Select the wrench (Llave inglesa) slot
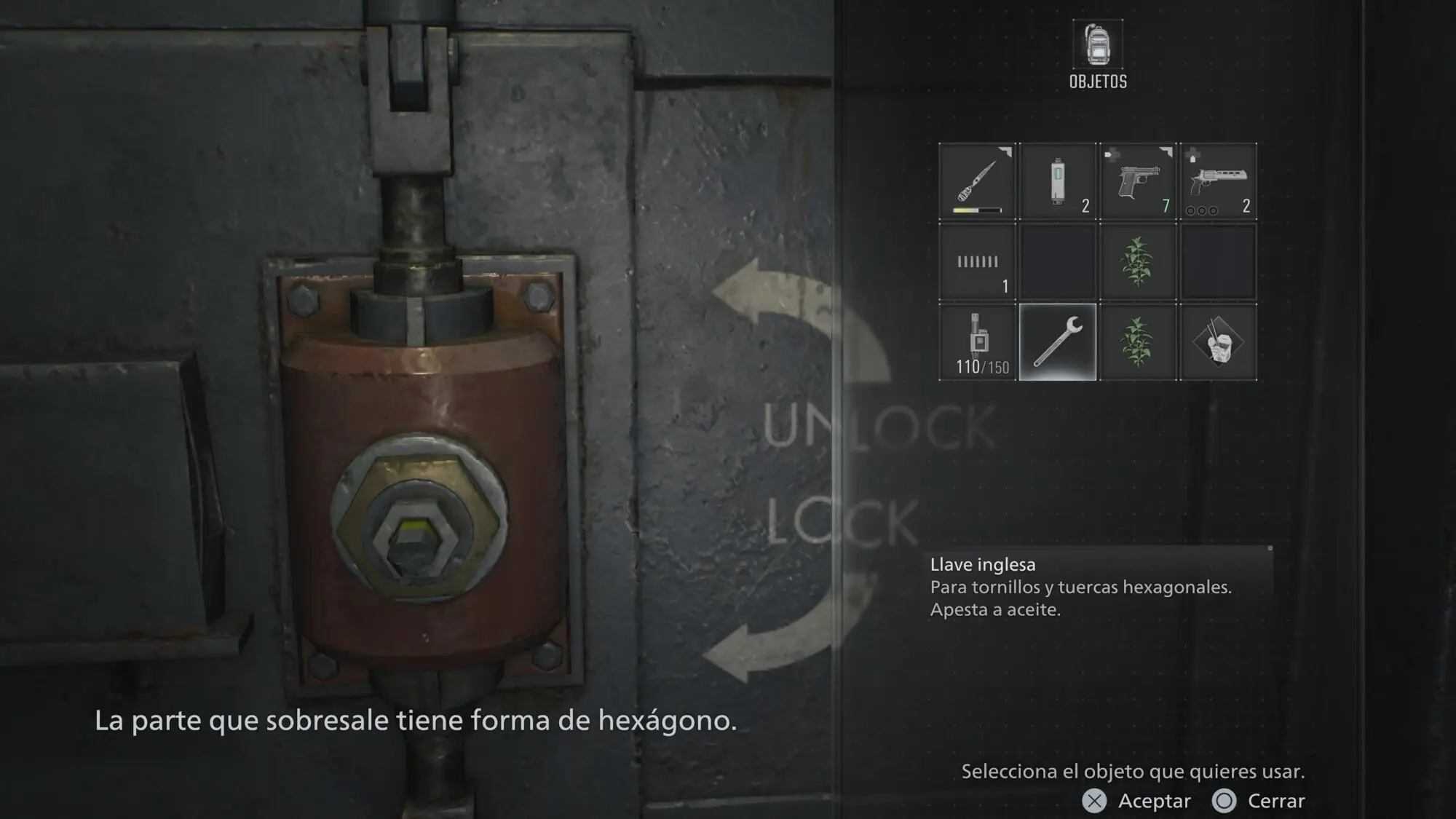 click(x=1057, y=342)
